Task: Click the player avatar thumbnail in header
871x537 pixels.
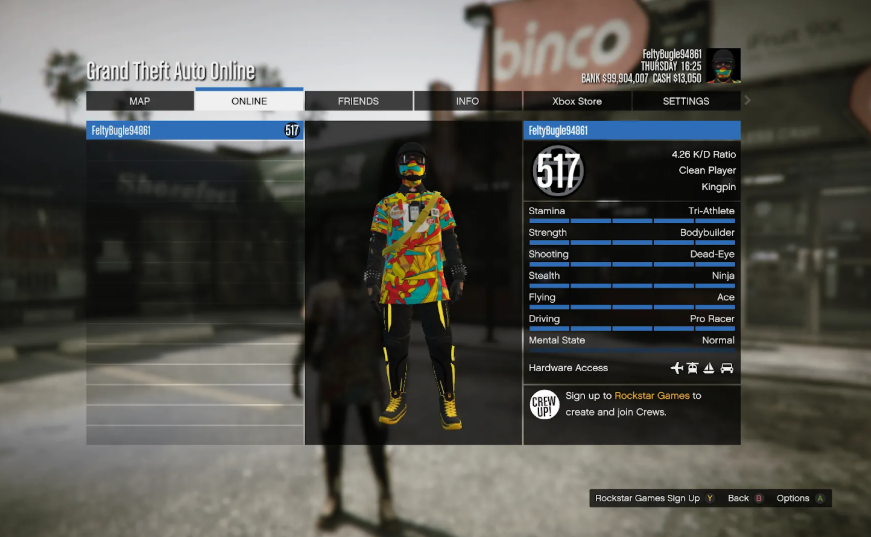Action: 723,66
